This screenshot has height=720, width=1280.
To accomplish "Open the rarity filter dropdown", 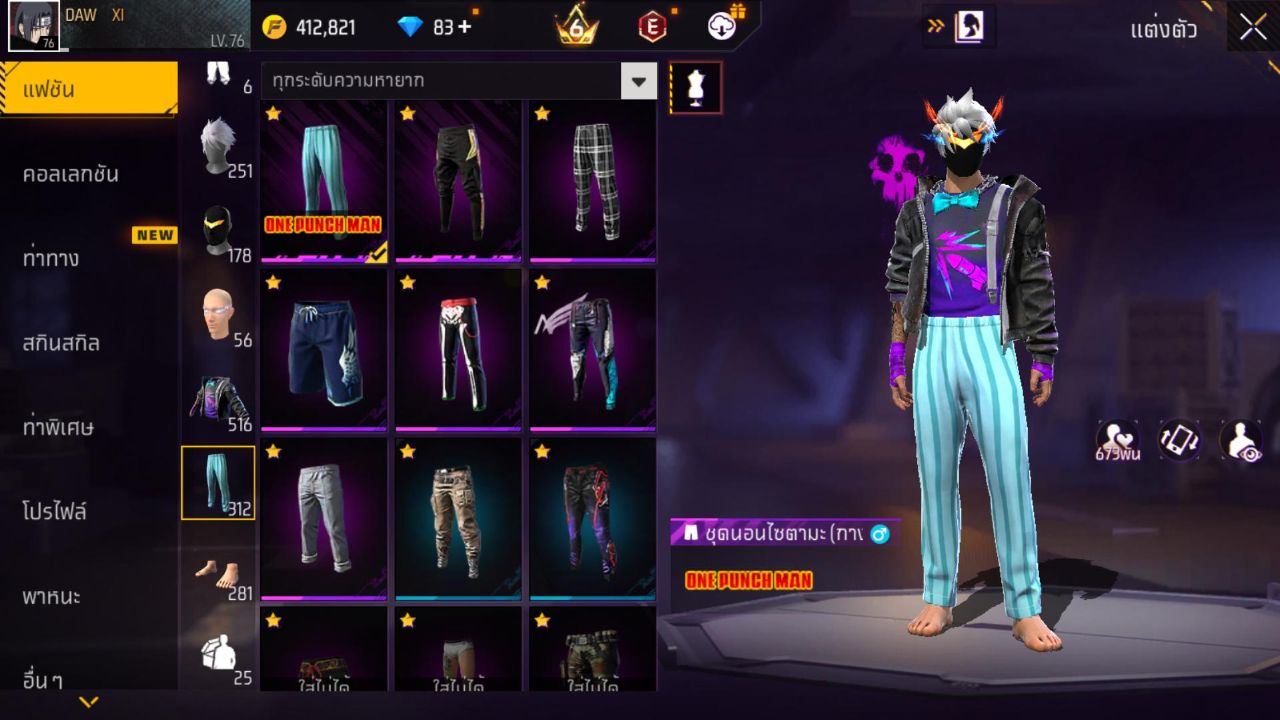I will [637, 82].
